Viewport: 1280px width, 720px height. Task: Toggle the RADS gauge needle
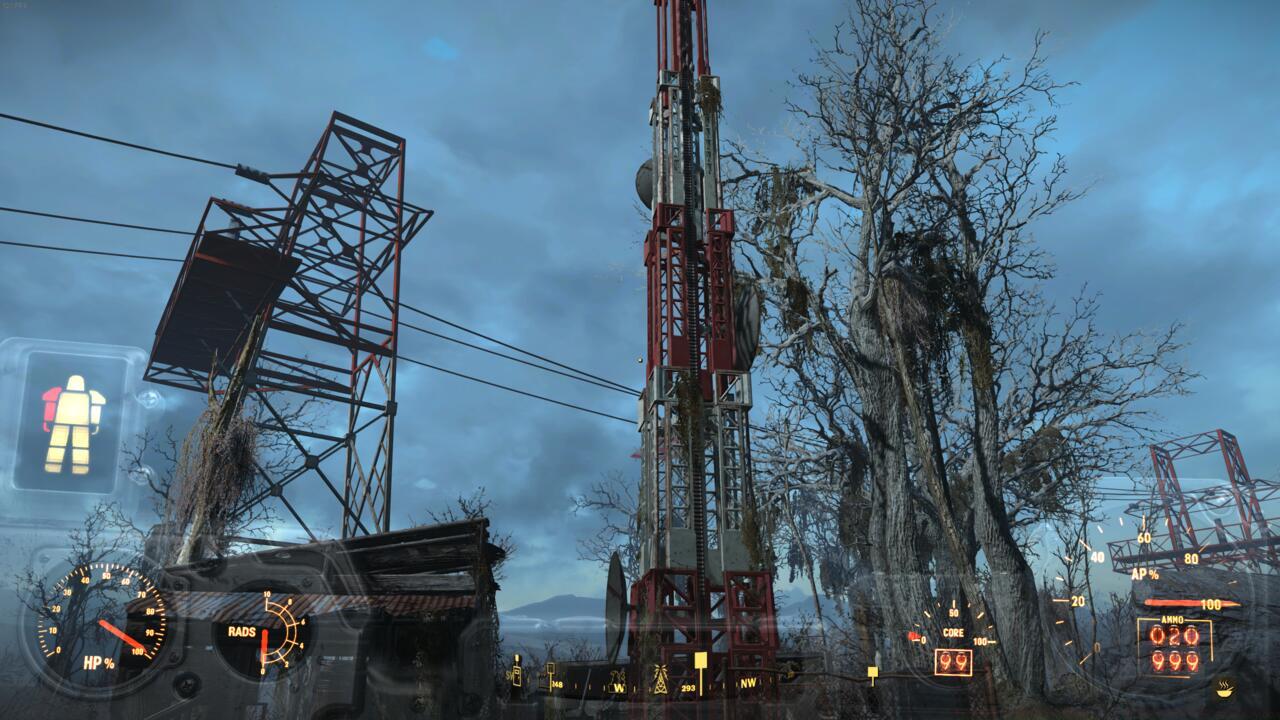(262, 640)
